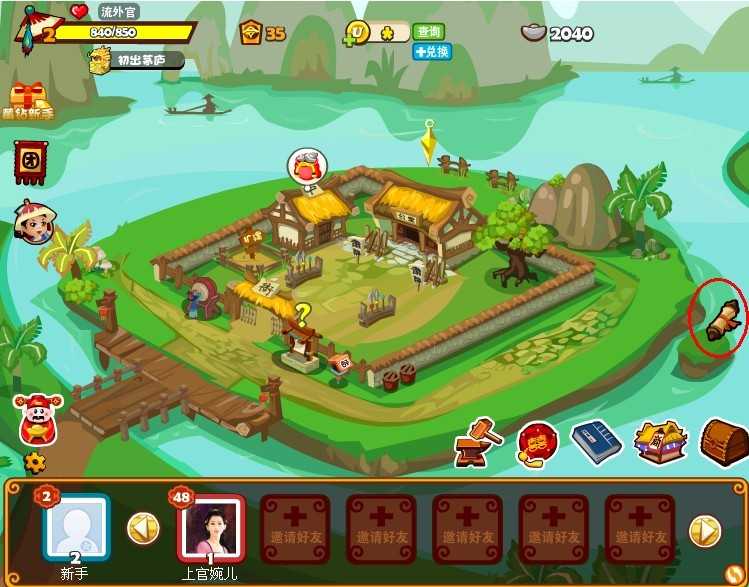Click the scroll icon circled in red
Viewport: 749px width, 587px height.
(720, 329)
